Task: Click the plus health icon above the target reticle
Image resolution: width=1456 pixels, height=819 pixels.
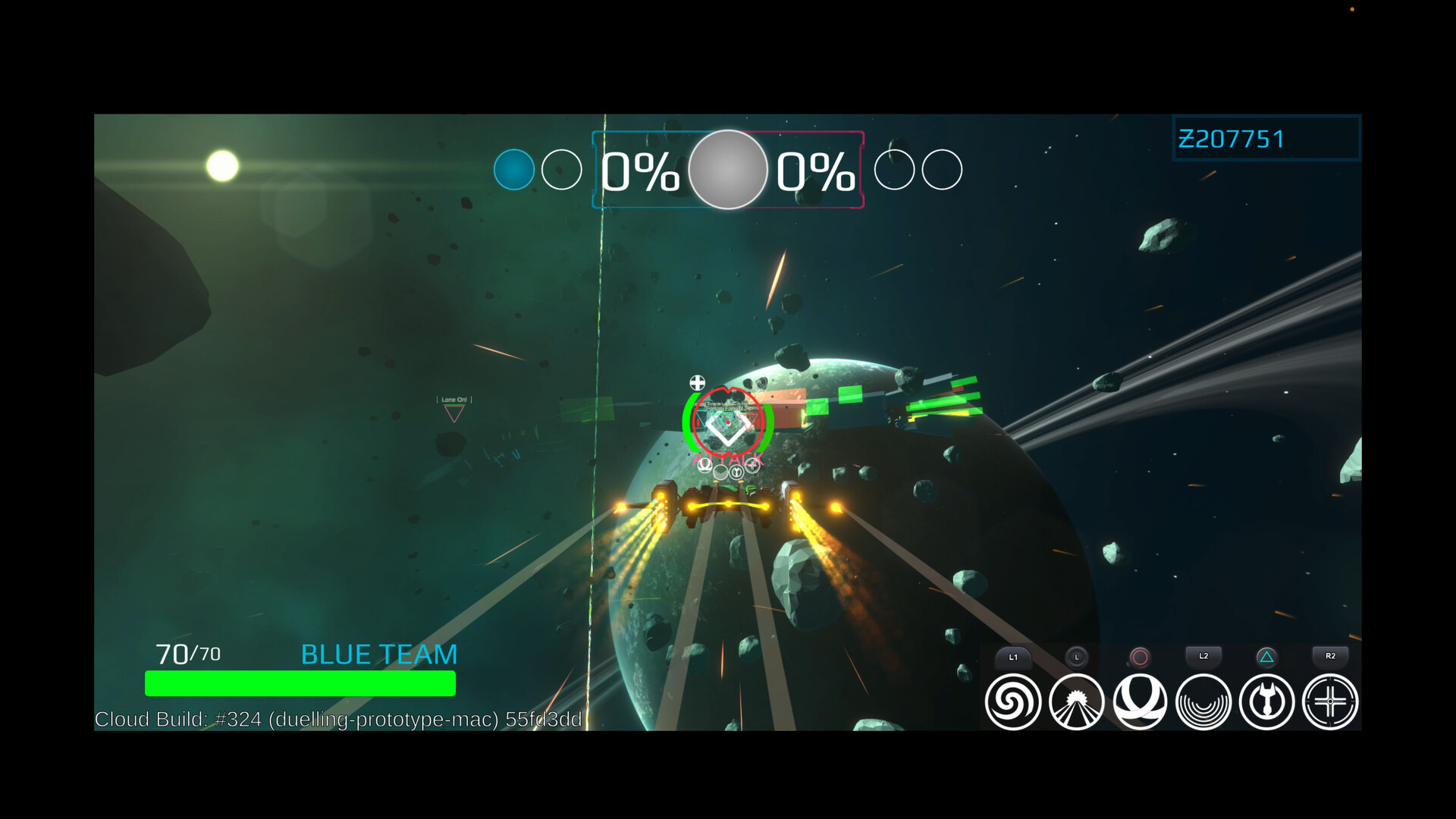Action: (x=697, y=383)
